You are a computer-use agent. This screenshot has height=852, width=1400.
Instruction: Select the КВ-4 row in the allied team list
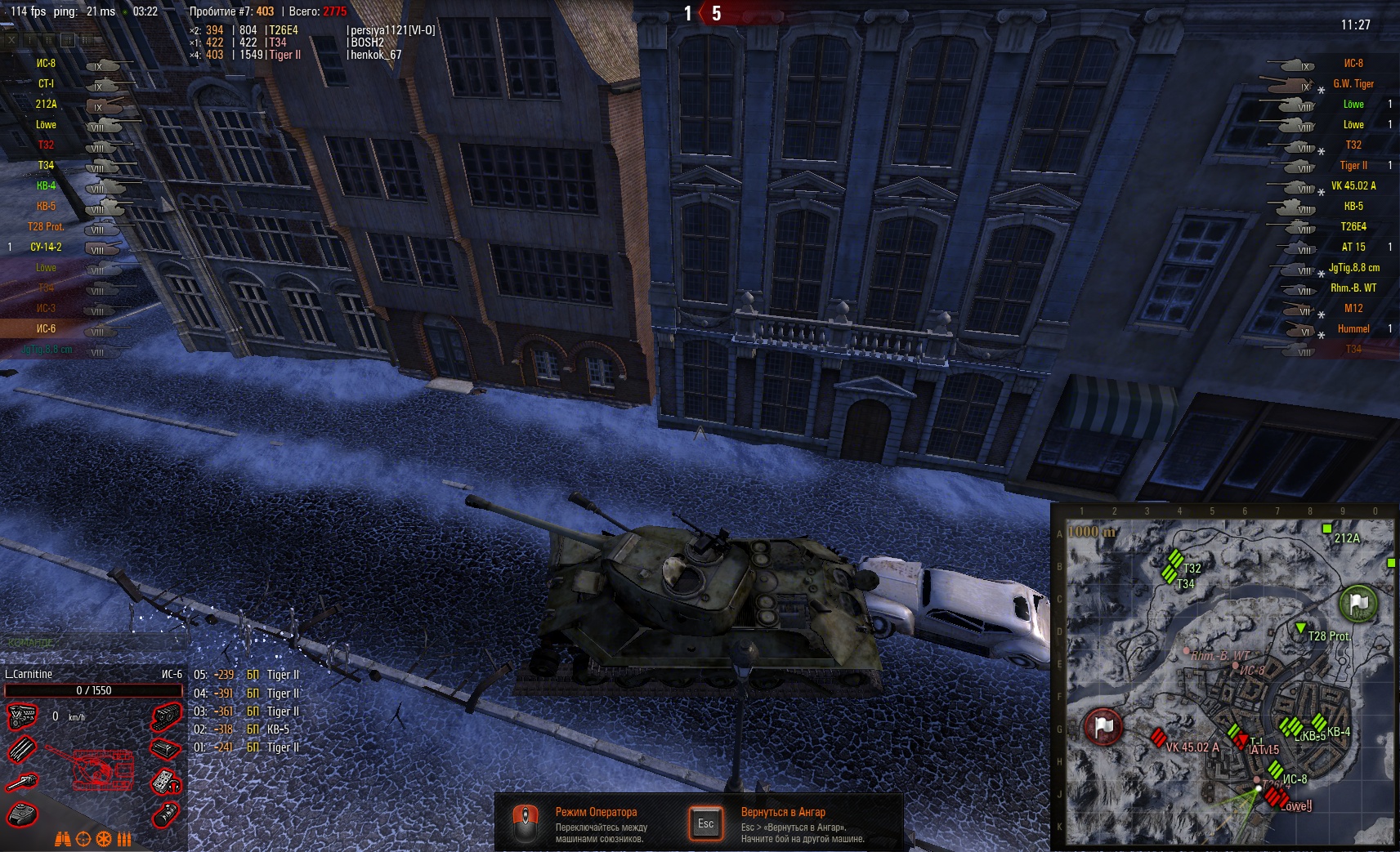click(x=47, y=186)
